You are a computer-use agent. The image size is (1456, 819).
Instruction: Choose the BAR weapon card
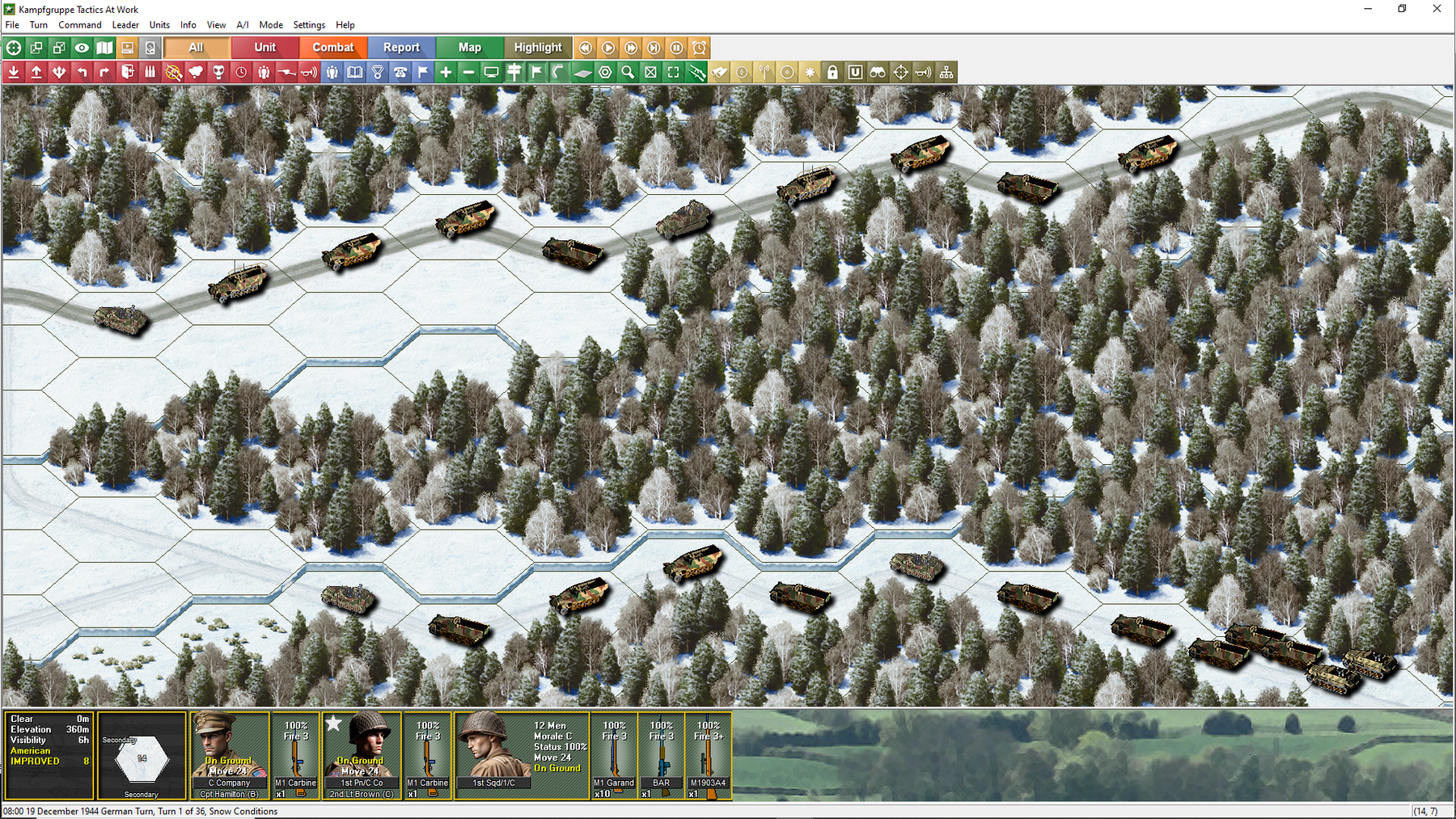[661, 755]
